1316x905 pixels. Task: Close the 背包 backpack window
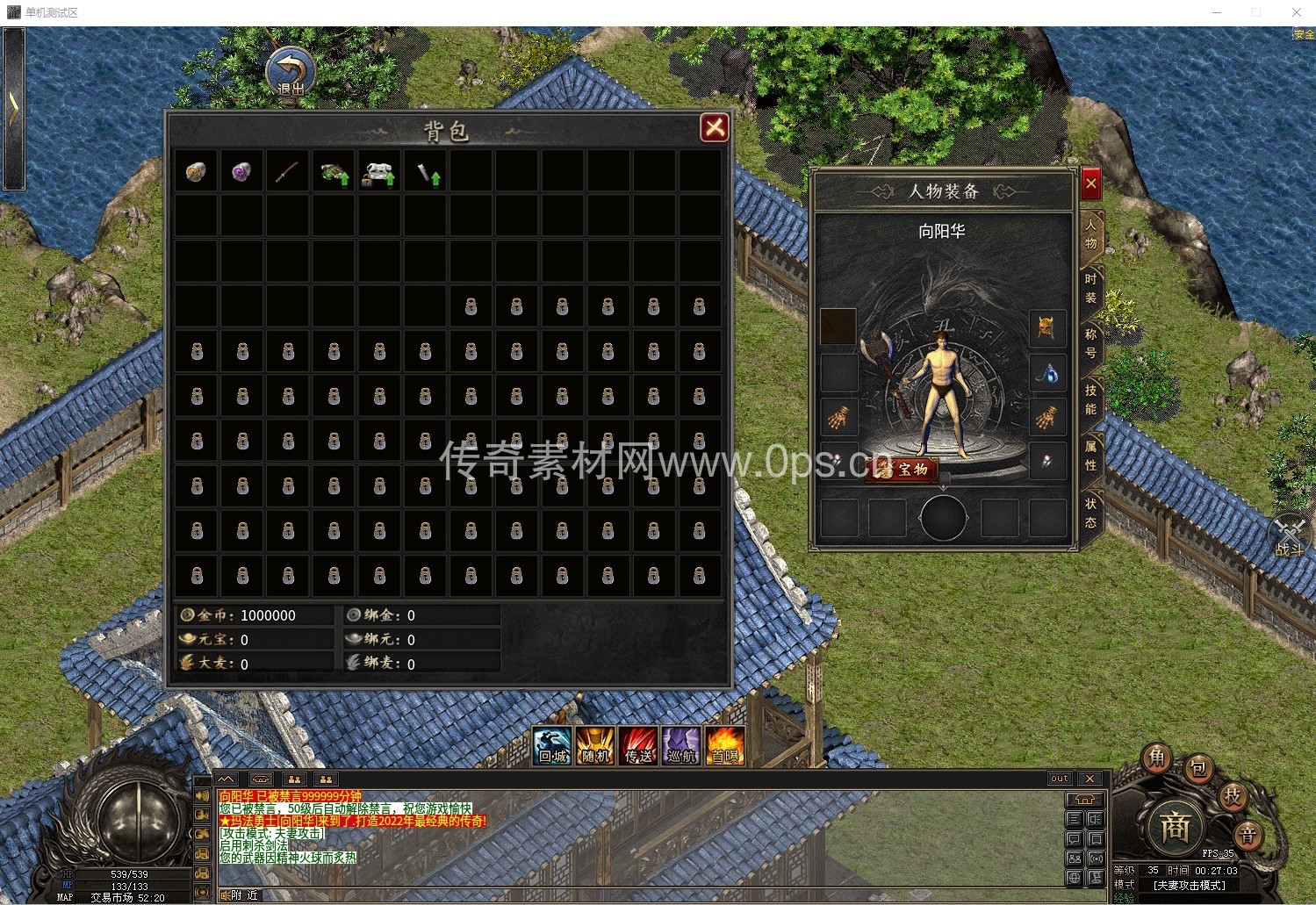click(x=715, y=128)
